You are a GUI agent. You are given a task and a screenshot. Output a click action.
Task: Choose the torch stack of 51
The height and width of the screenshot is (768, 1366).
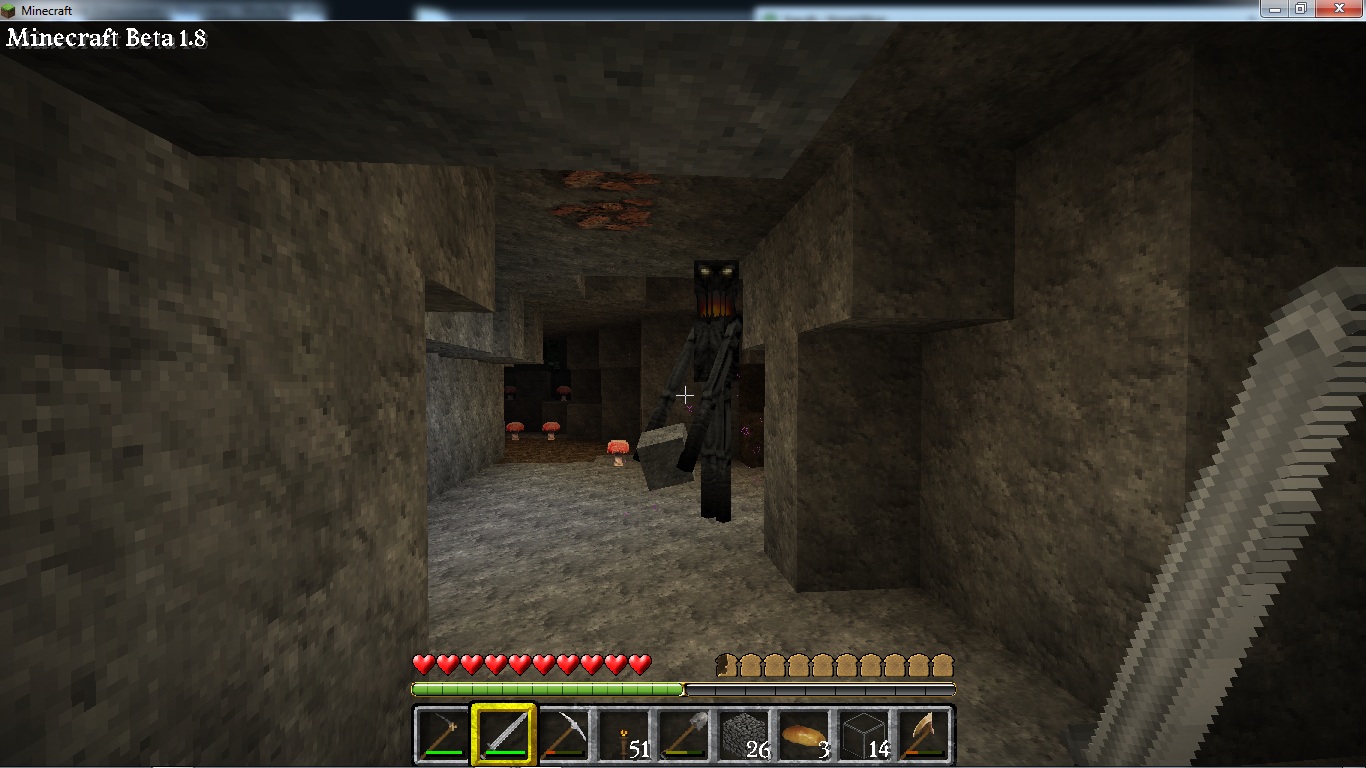pos(623,735)
